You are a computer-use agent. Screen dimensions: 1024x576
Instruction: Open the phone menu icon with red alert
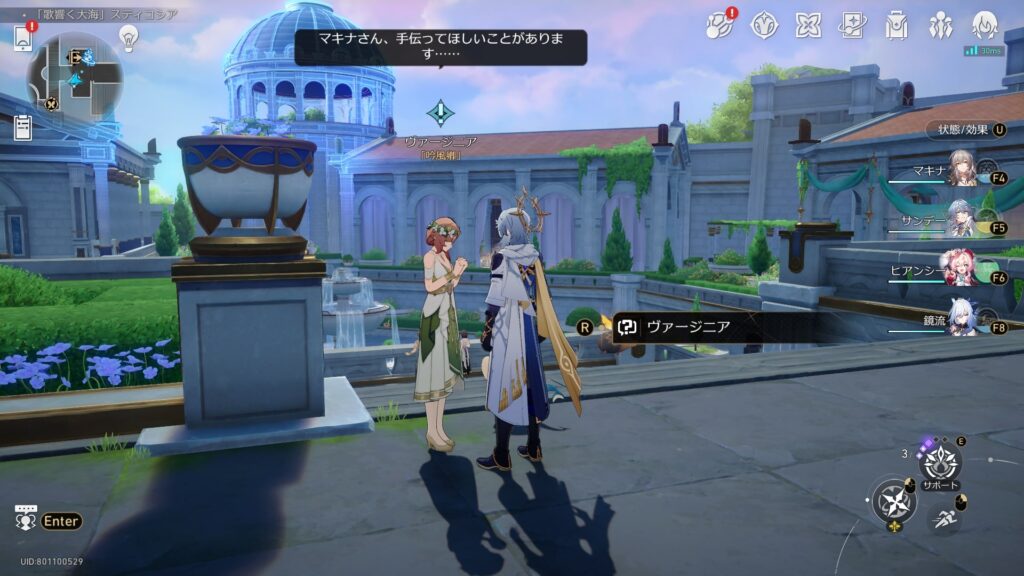pyautogui.click(x=23, y=38)
